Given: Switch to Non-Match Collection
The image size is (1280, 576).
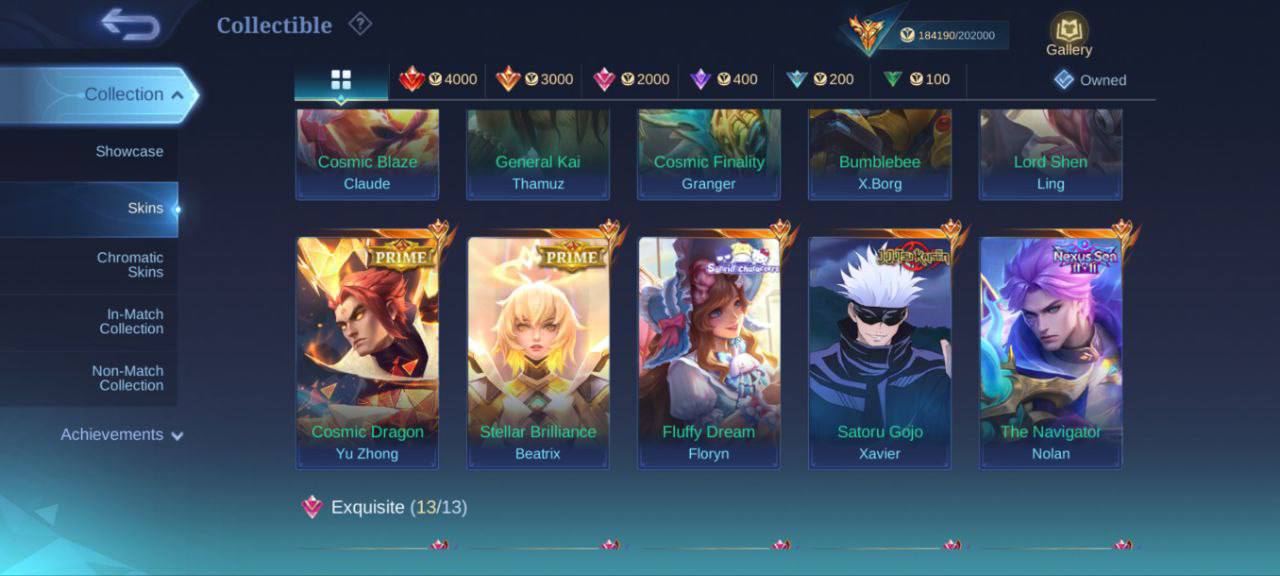Looking at the screenshot, I should pyautogui.click(x=128, y=378).
